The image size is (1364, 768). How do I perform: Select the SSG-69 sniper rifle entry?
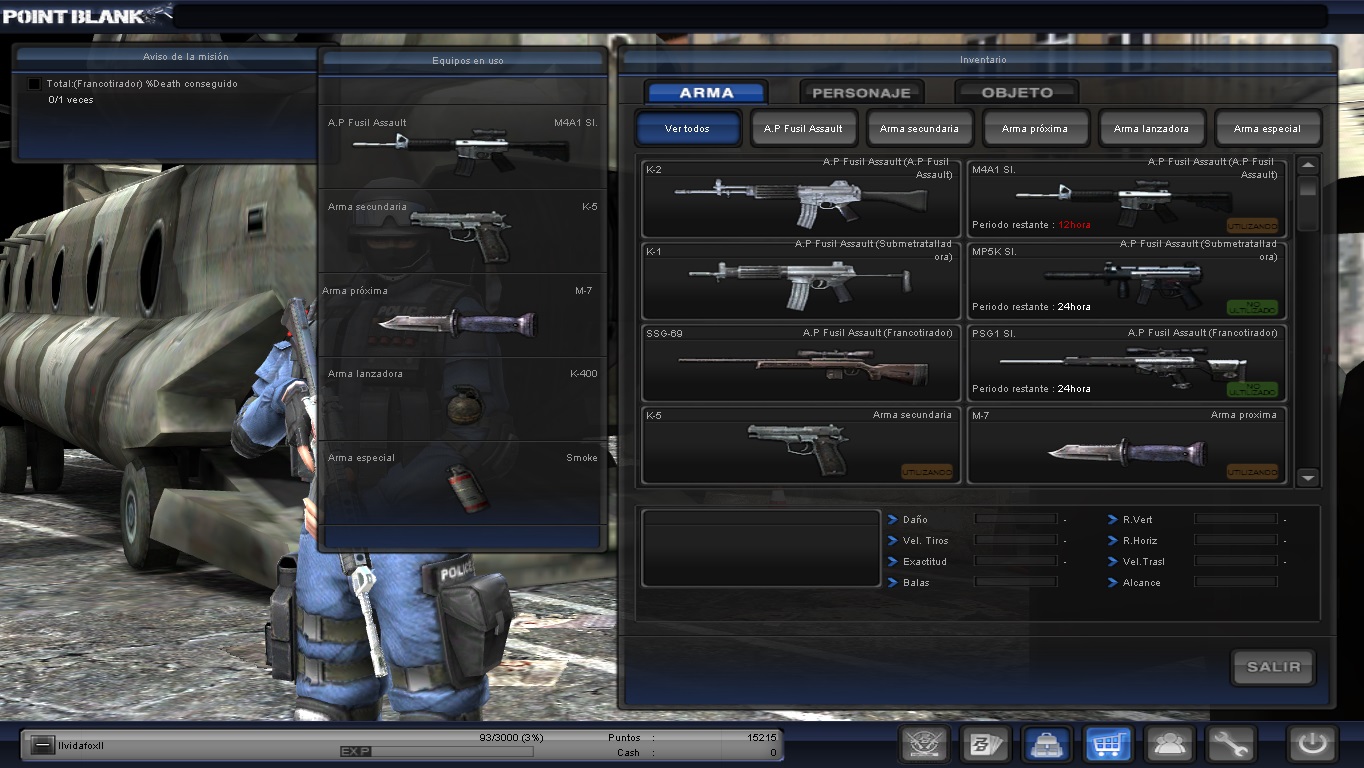pyautogui.click(x=800, y=363)
